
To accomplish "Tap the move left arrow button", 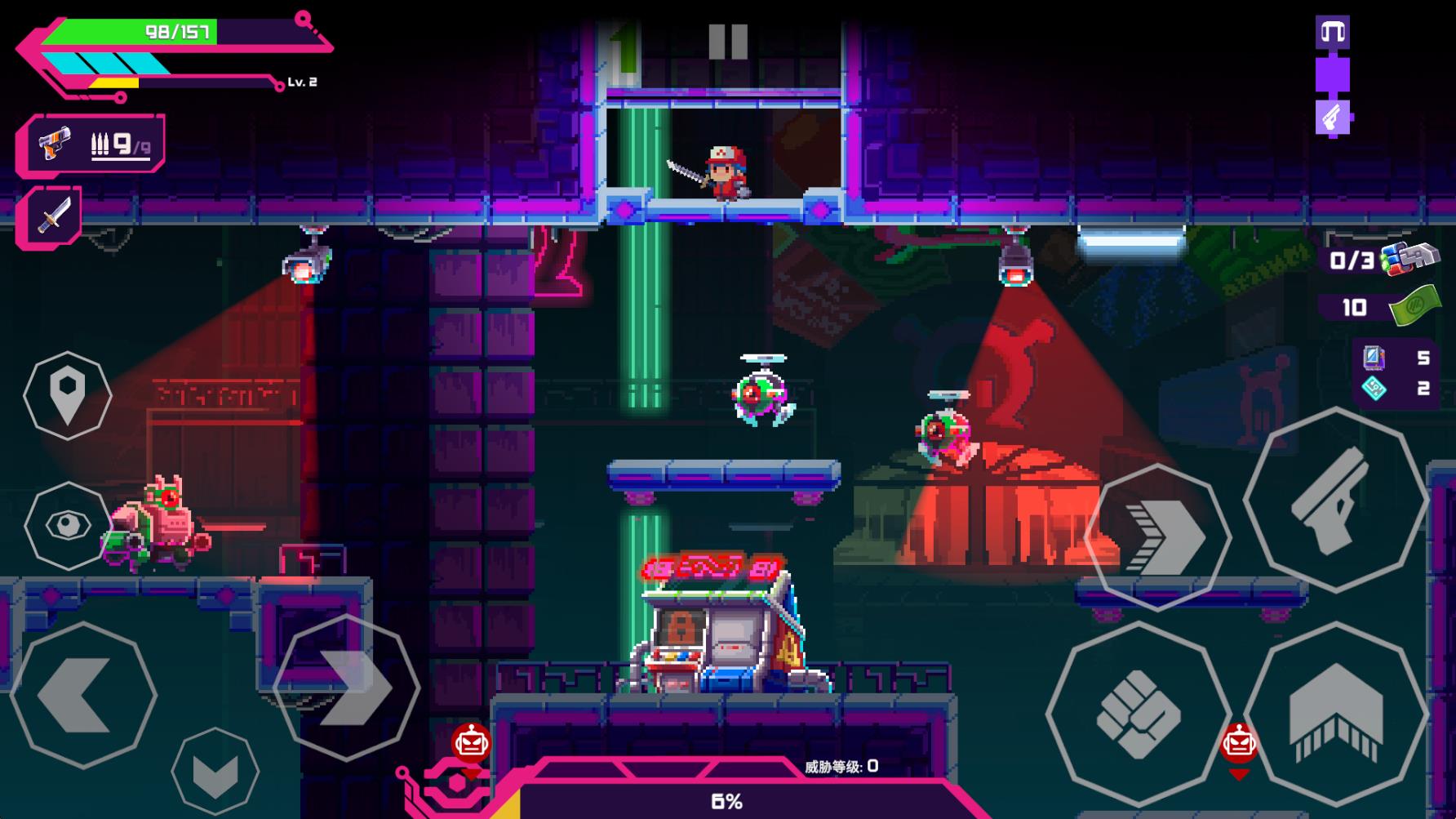I will [x=83, y=695].
